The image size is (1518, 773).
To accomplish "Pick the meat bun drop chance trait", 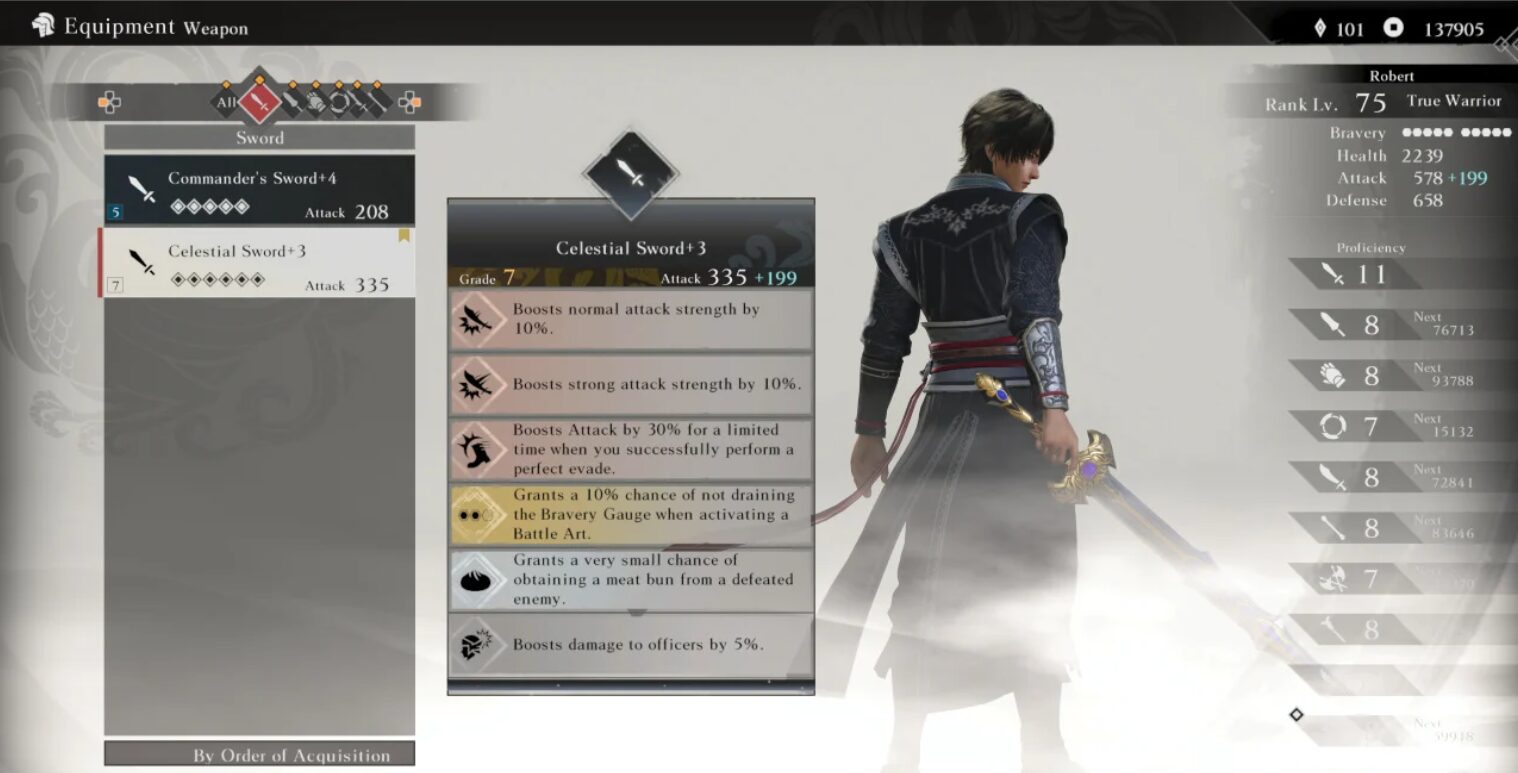I will pyautogui.click(x=630, y=580).
